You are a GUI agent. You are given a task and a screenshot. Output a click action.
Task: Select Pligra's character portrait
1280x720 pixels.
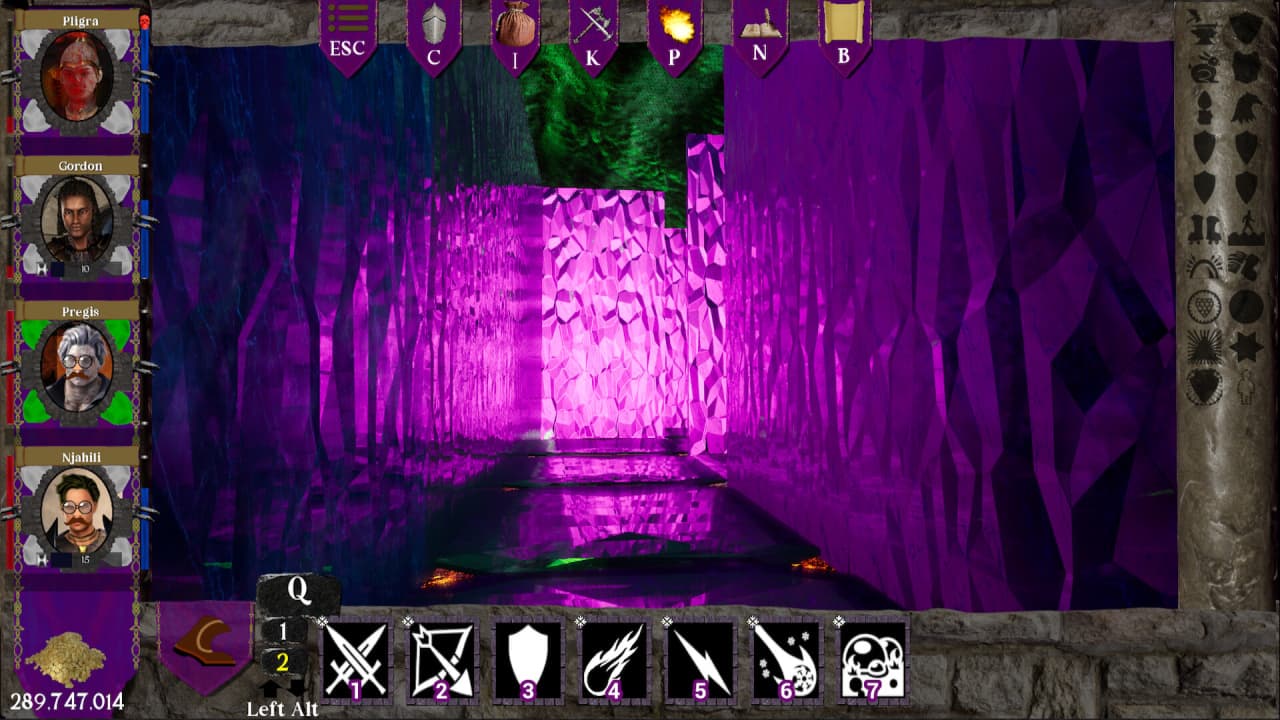(x=78, y=75)
